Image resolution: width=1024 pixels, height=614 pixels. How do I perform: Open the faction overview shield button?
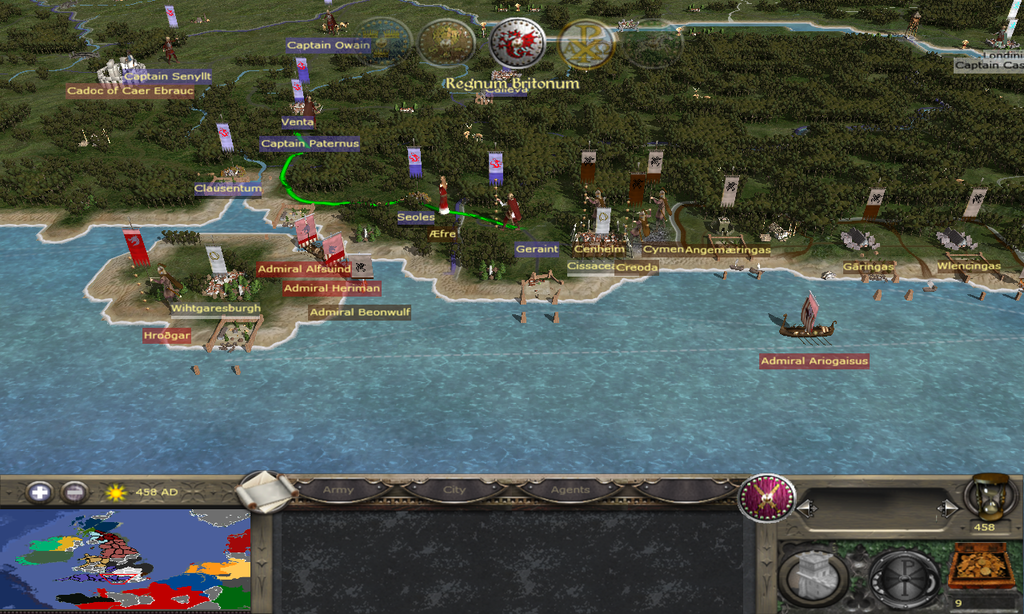coord(766,497)
